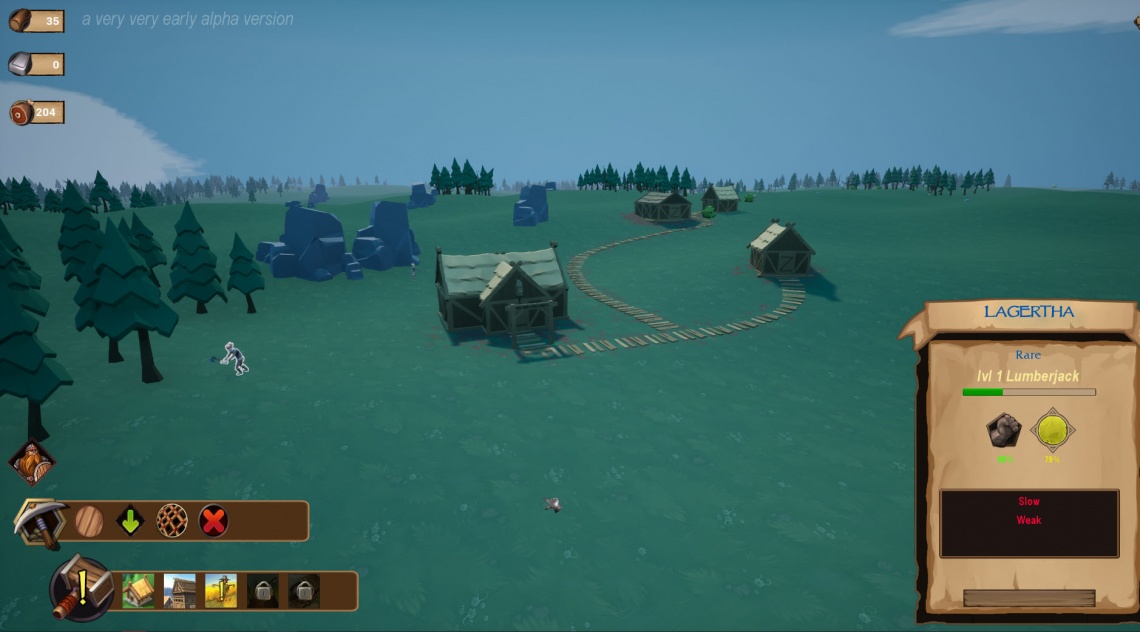Image resolution: width=1140 pixels, height=632 pixels.
Task: Open the hammer build menu
Action: (x=80, y=588)
